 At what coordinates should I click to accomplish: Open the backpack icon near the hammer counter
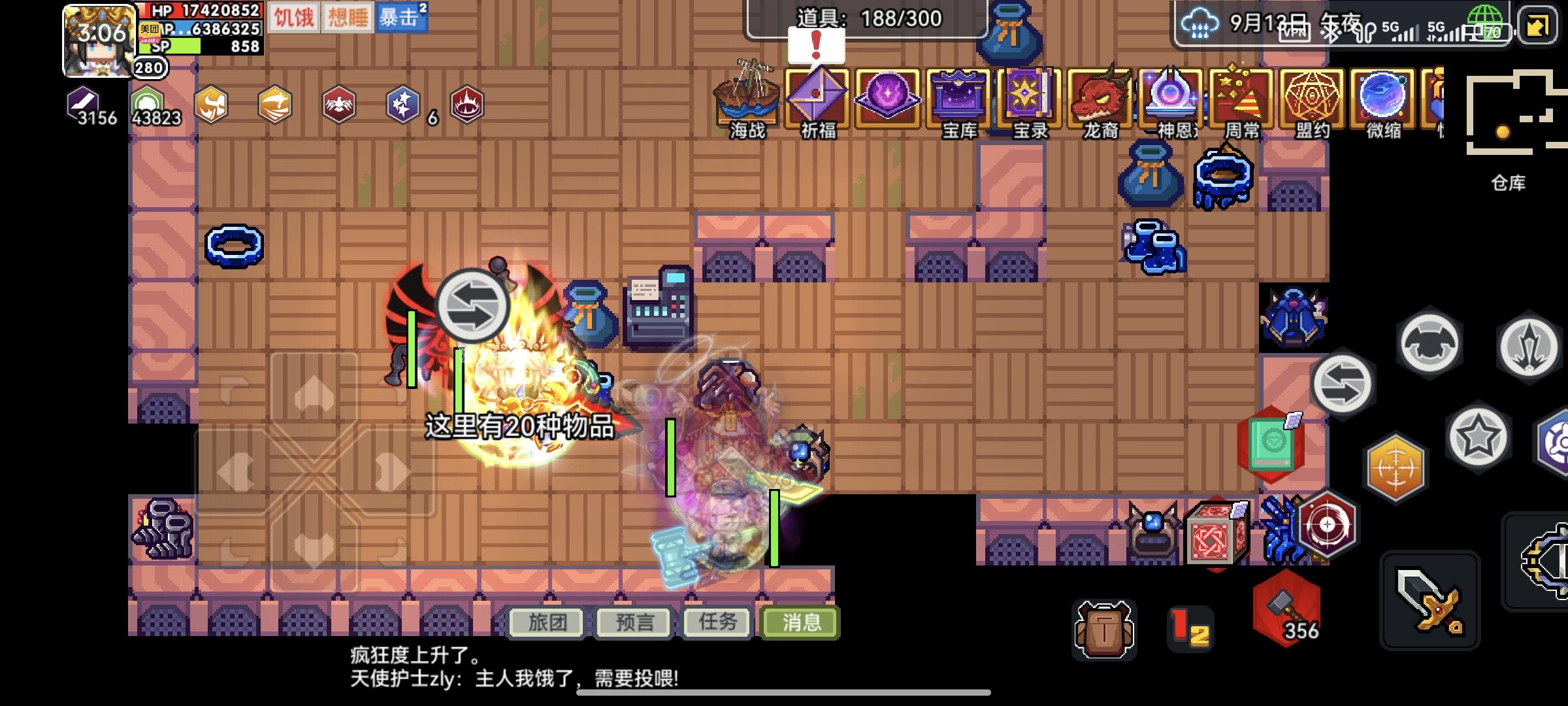pyautogui.click(x=1104, y=629)
